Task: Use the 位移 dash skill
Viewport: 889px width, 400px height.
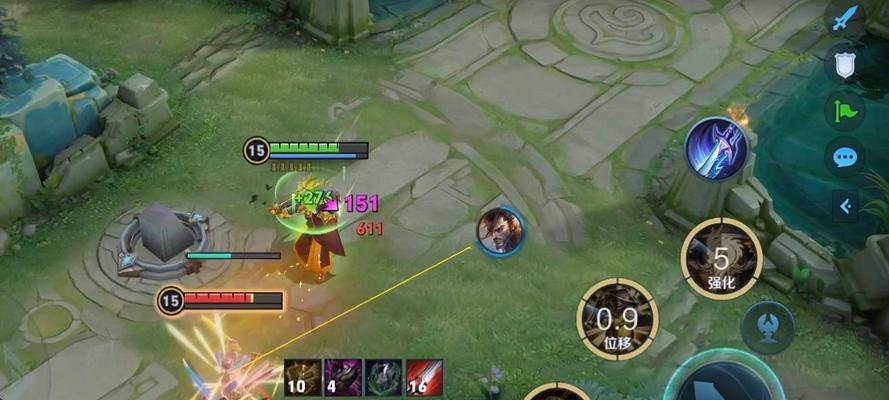Action: point(617,319)
